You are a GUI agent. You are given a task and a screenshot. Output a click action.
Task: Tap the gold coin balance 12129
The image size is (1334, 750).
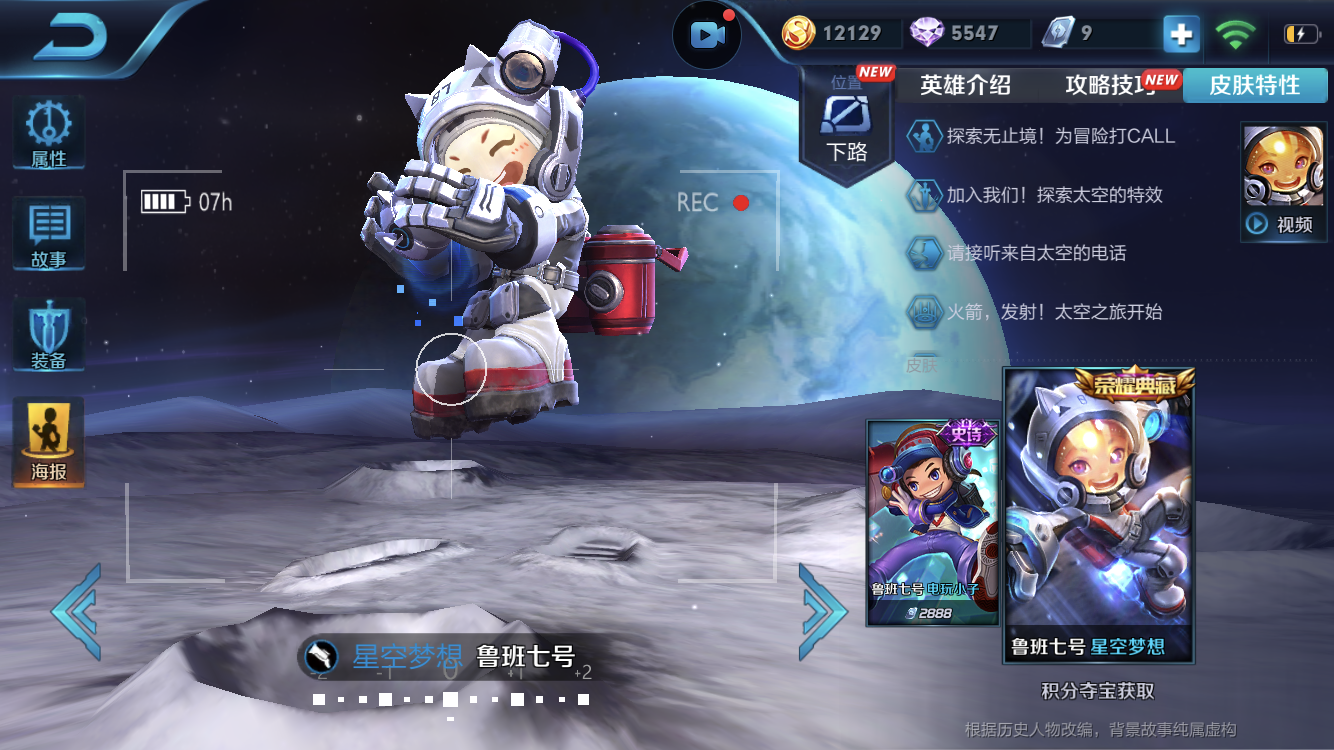[x=840, y=33]
